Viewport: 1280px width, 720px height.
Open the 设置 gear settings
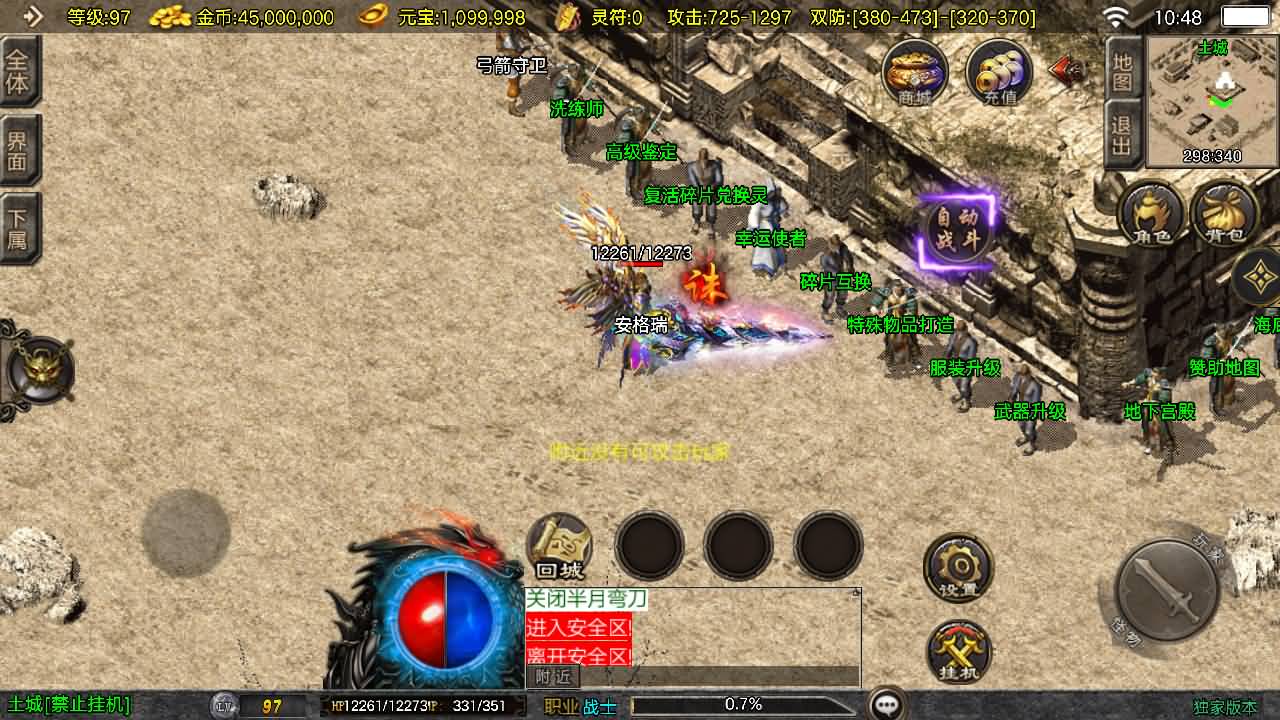pos(958,567)
